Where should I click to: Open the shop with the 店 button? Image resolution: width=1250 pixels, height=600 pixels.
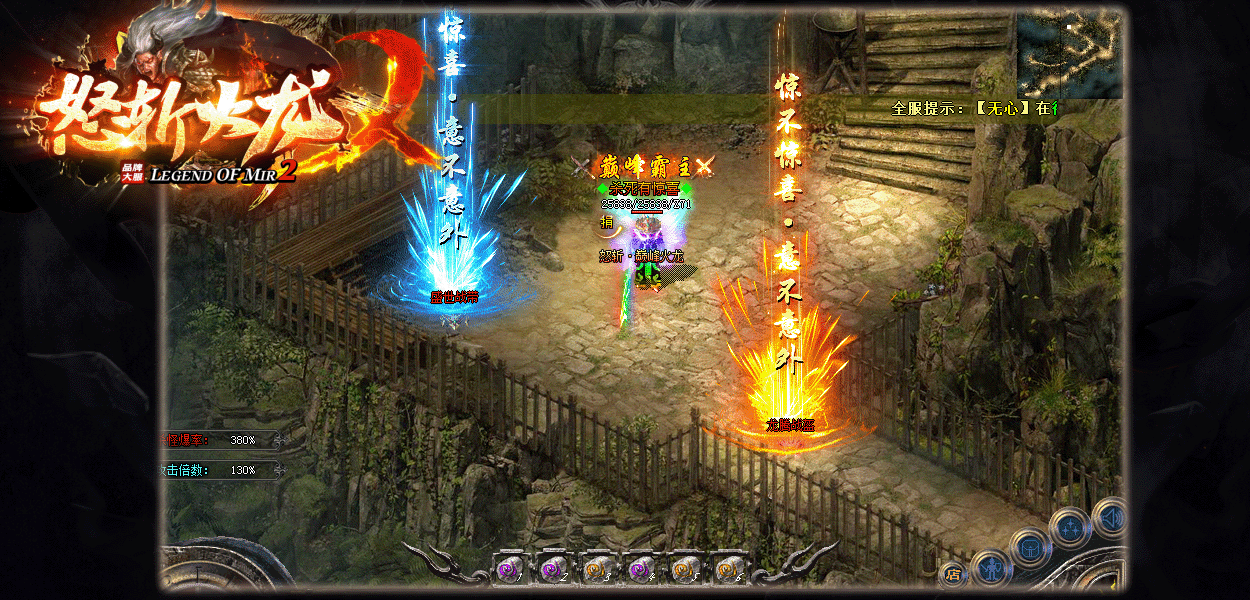click(x=952, y=575)
